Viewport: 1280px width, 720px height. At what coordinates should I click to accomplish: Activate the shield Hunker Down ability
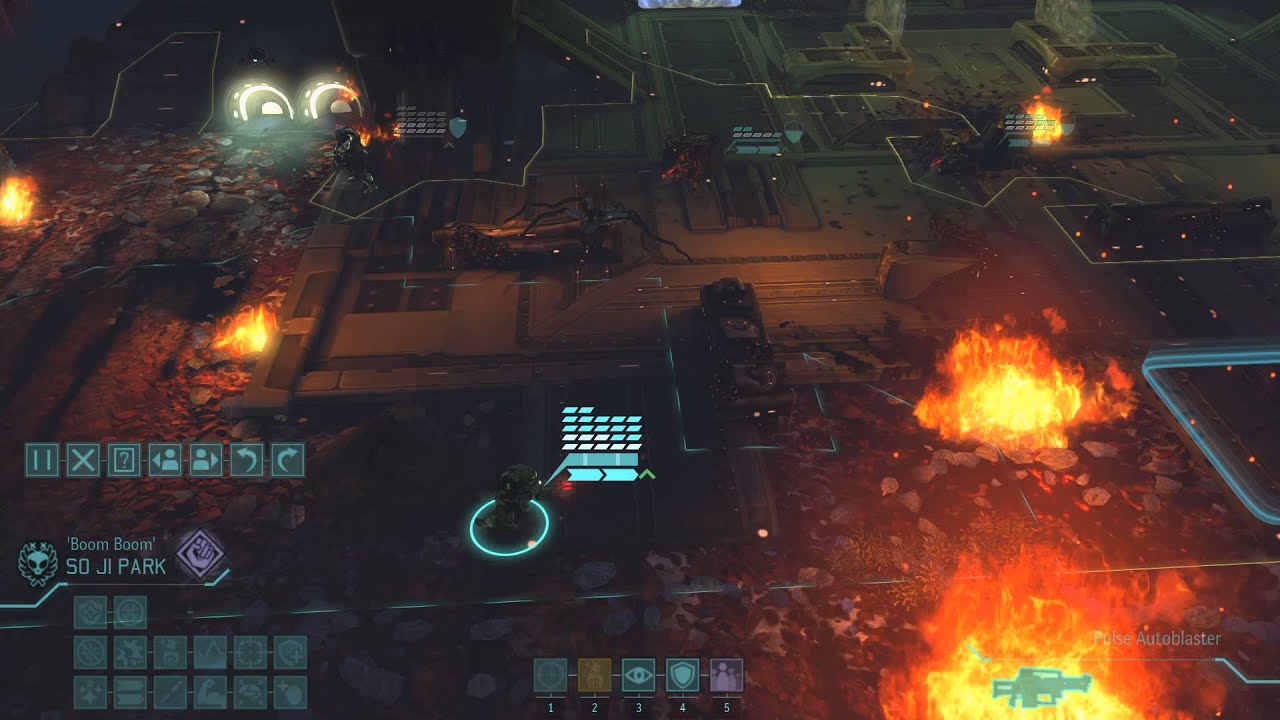tap(682, 675)
